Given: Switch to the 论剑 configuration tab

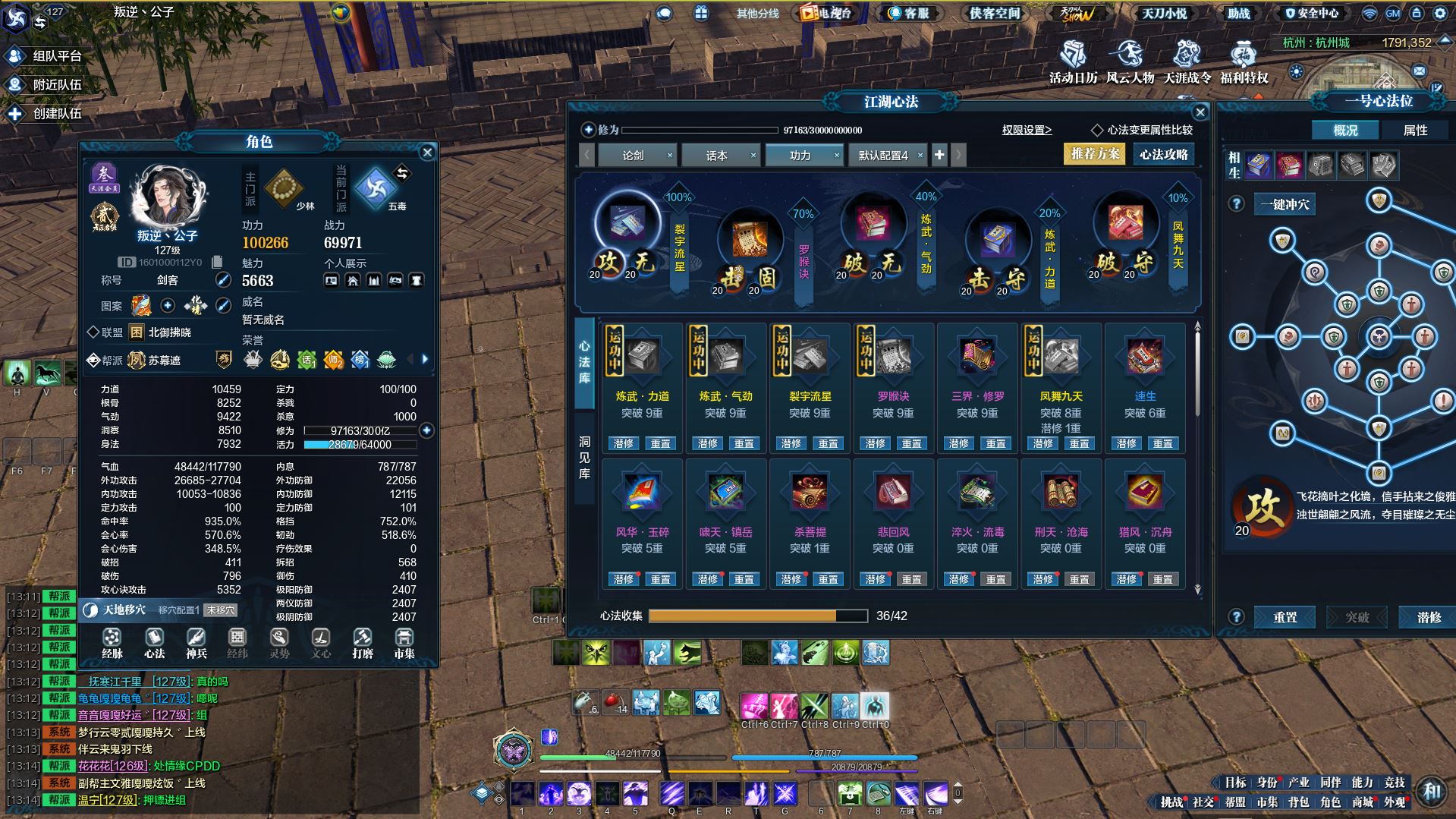Looking at the screenshot, I should click(x=633, y=156).
